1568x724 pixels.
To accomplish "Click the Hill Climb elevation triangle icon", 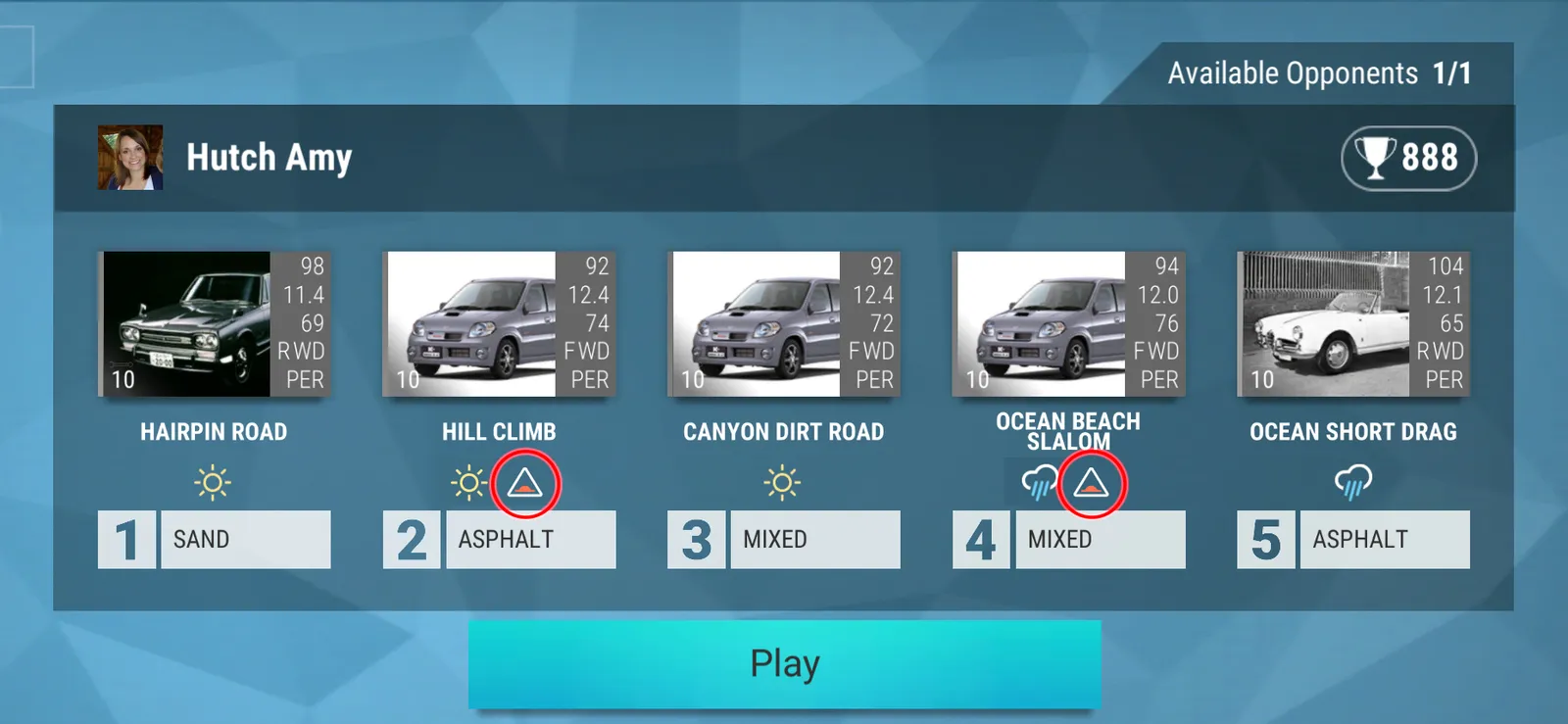I will [525, 483].
